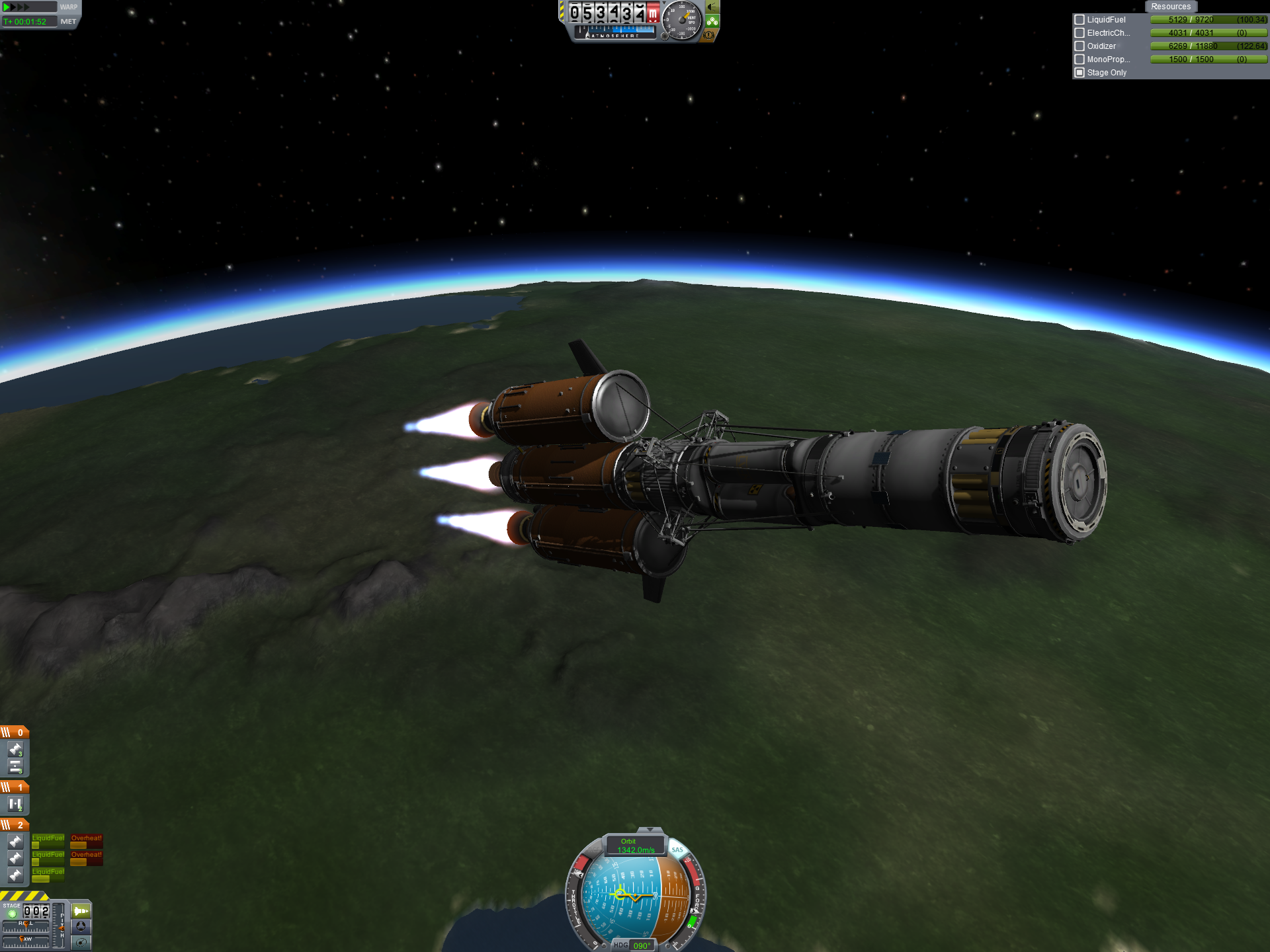Click the time warp arrows

(x=17, y=7)
